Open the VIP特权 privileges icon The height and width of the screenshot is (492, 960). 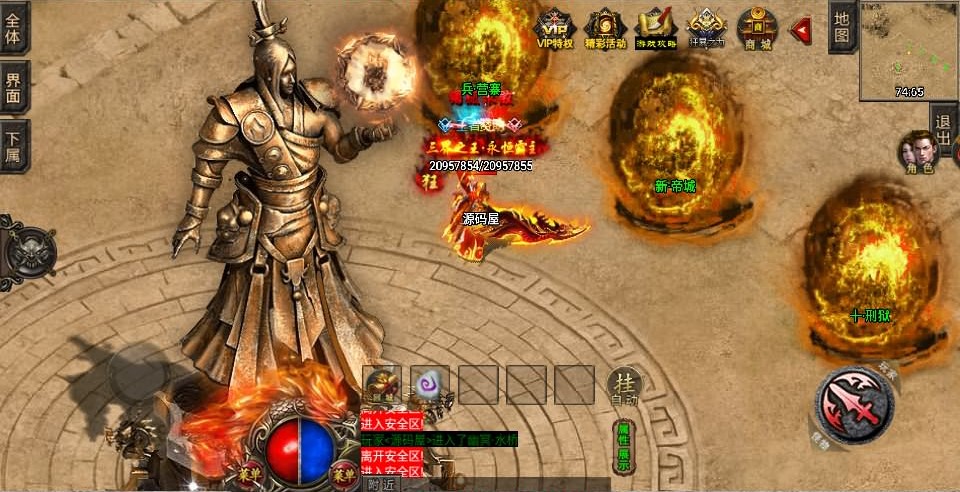pos(554,28)
